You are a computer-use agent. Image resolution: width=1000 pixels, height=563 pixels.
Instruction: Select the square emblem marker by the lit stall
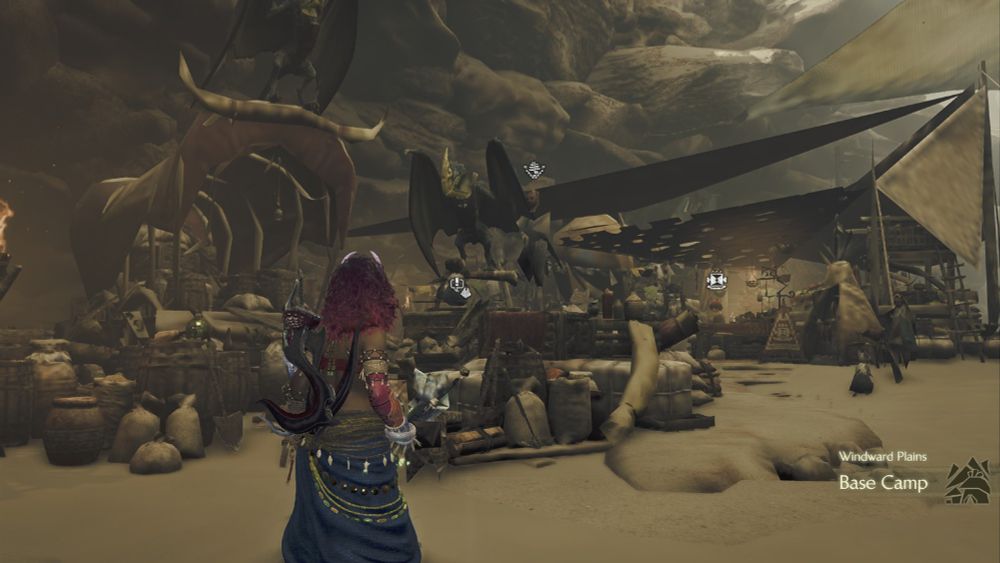715,280
